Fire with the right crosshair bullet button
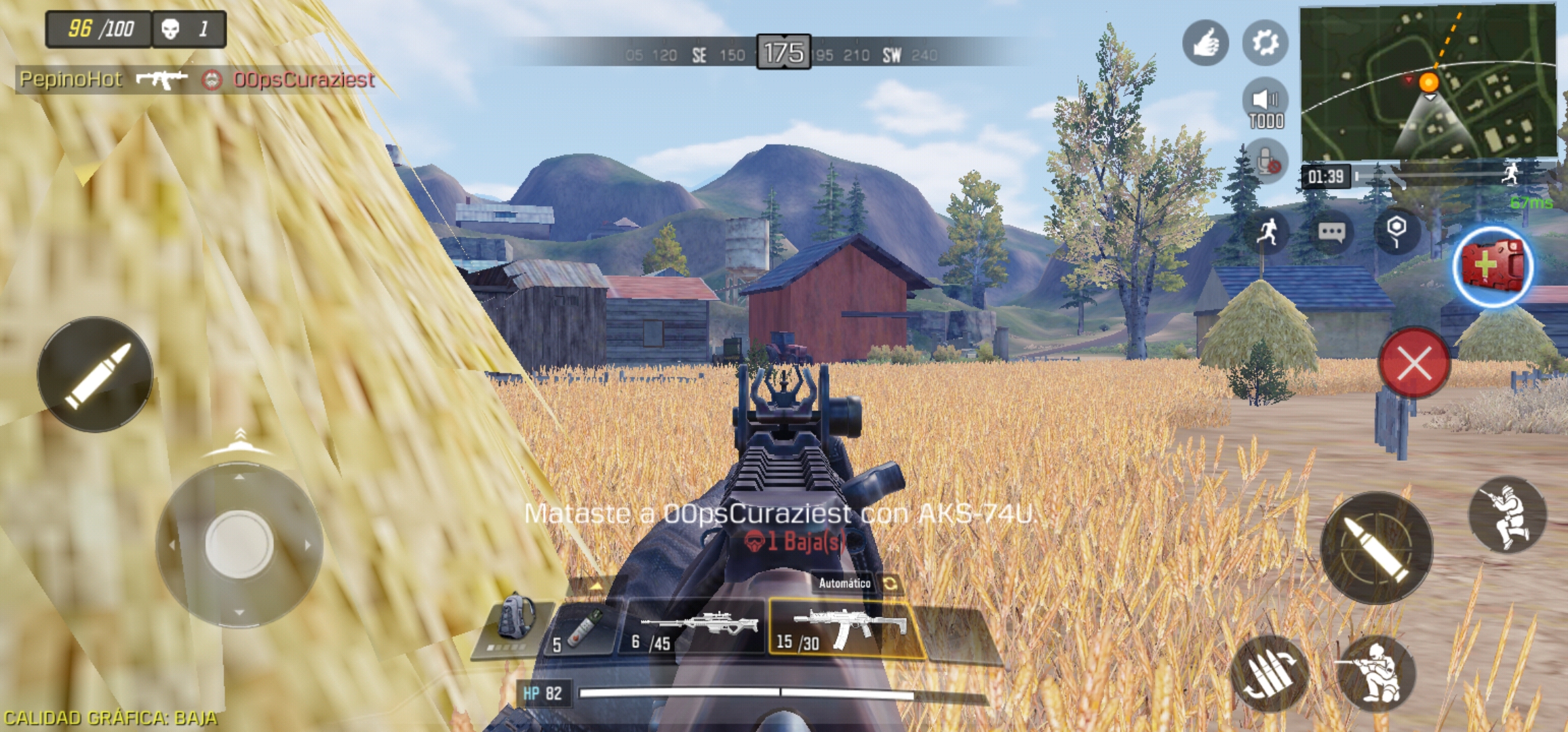Image resolution: width=1568 pixels, height=732 pixels. [x=1377, y=548]
